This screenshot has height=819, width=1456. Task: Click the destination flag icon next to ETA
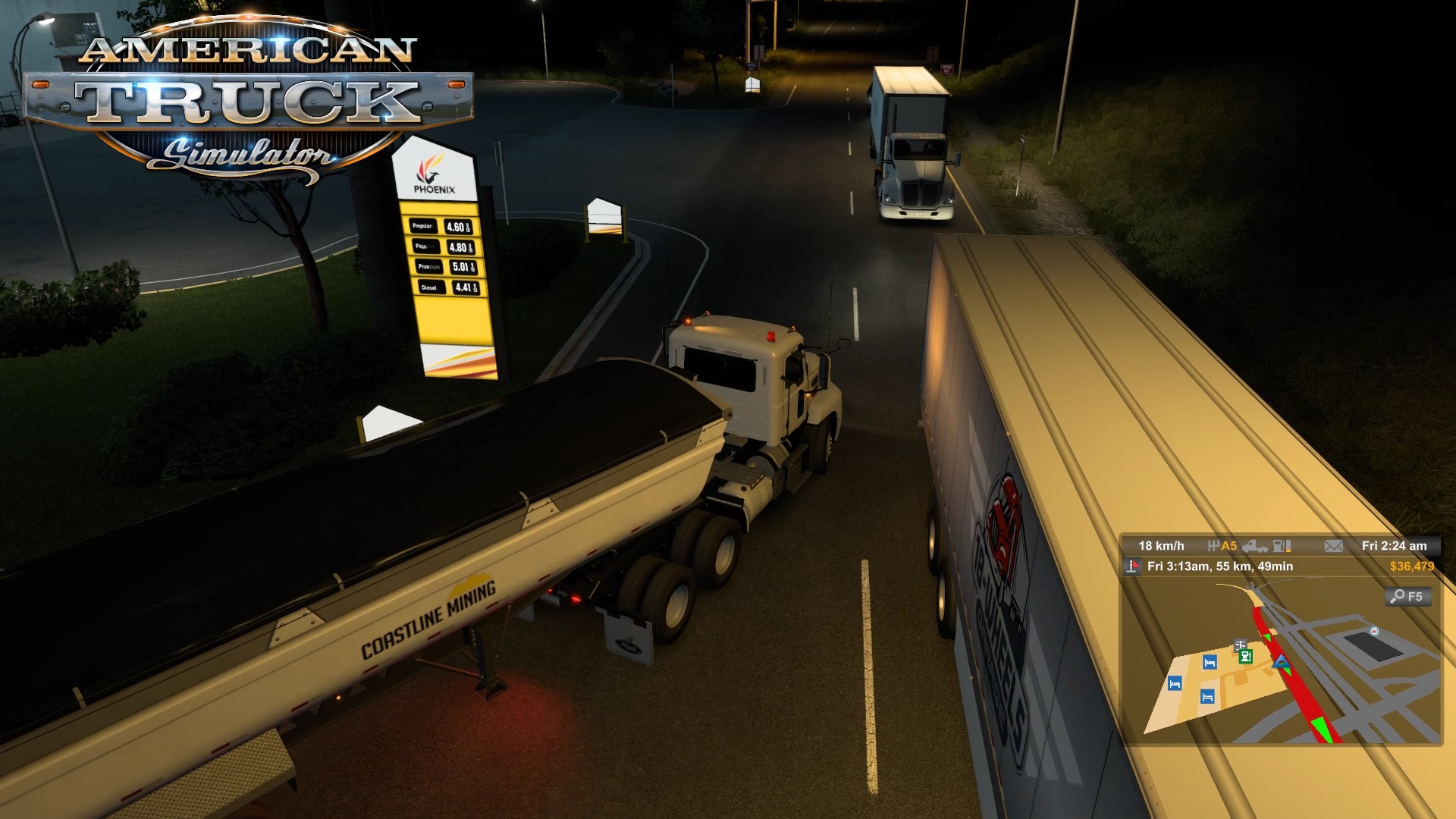coord(1132,566)
